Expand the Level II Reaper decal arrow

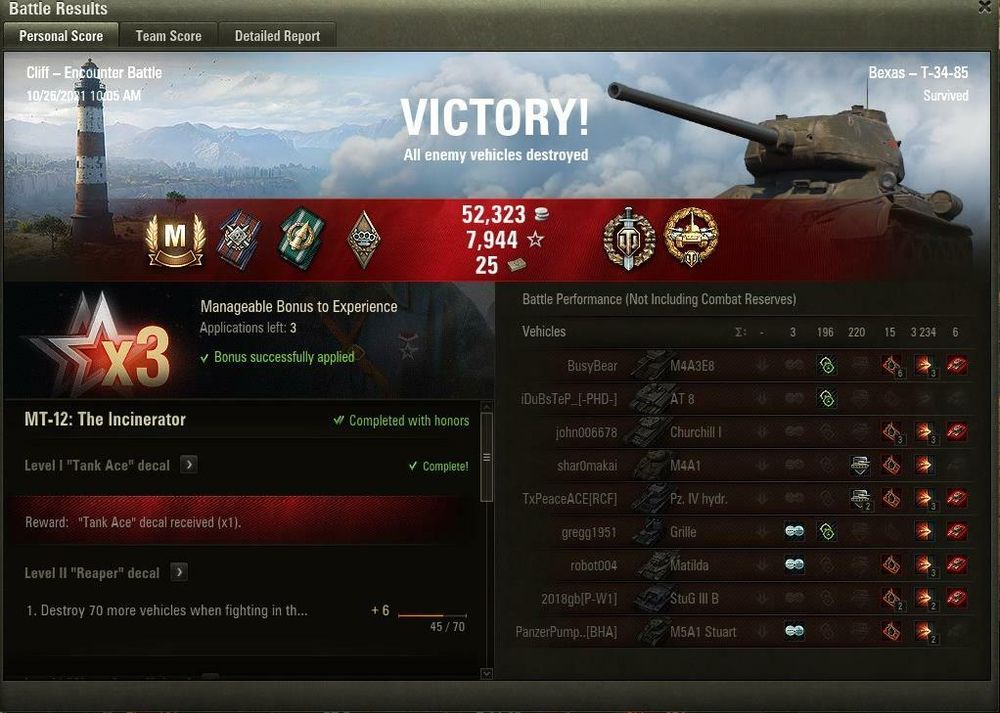tap(179, 573)
